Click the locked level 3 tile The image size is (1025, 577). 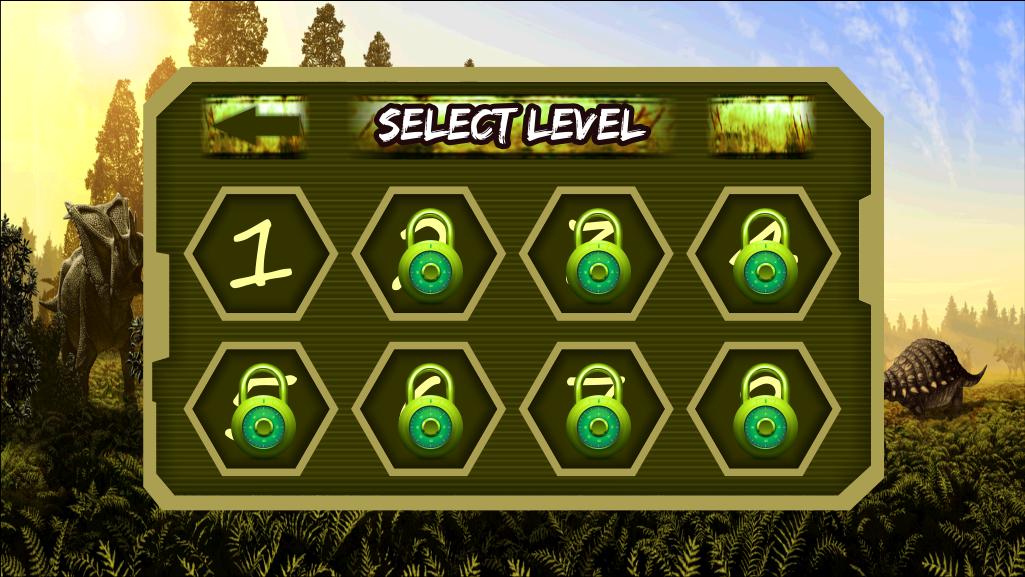click(x=597, y=254)
